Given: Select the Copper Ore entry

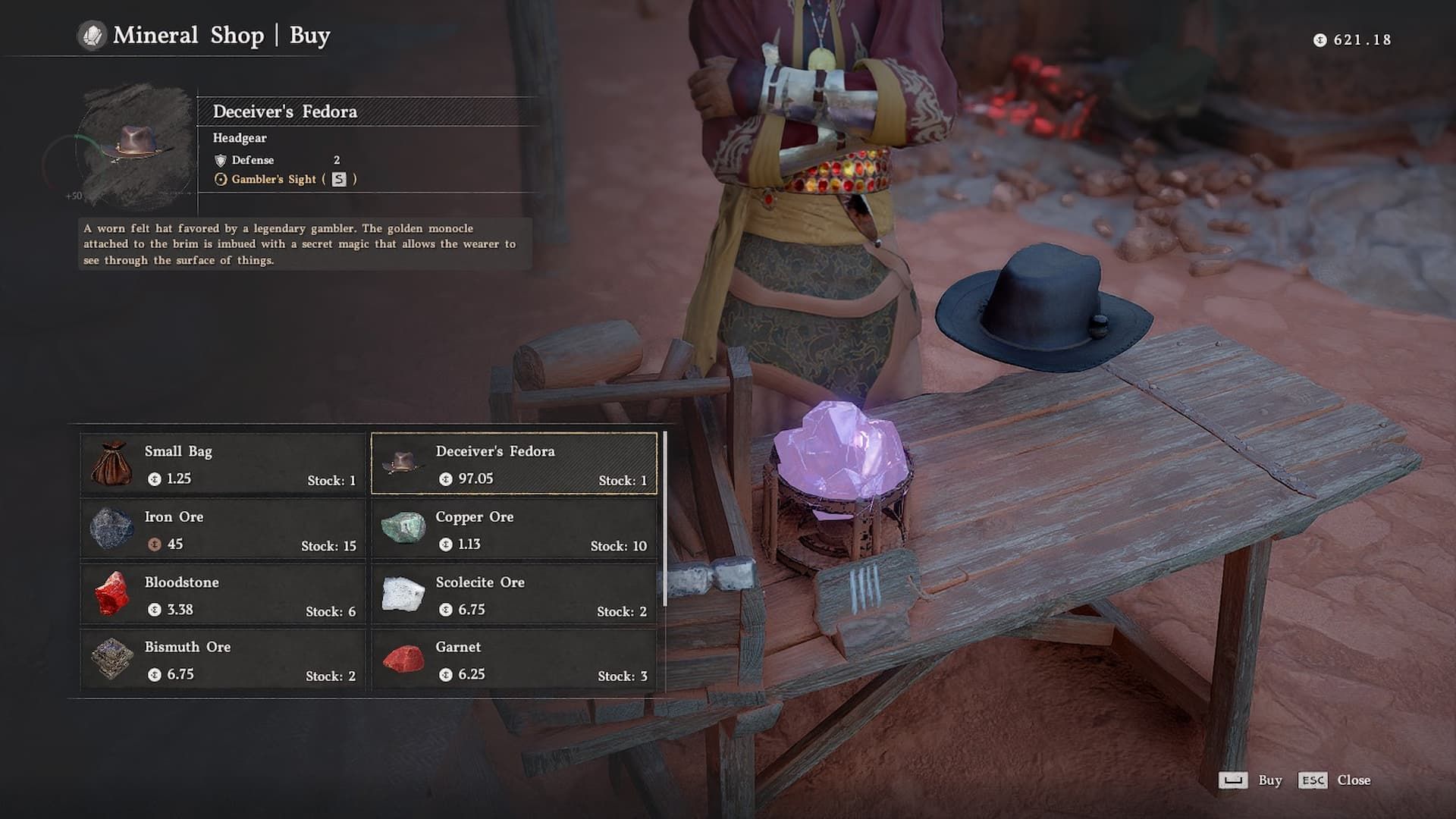Looking at the screenshot, I should tap(514, 529).
